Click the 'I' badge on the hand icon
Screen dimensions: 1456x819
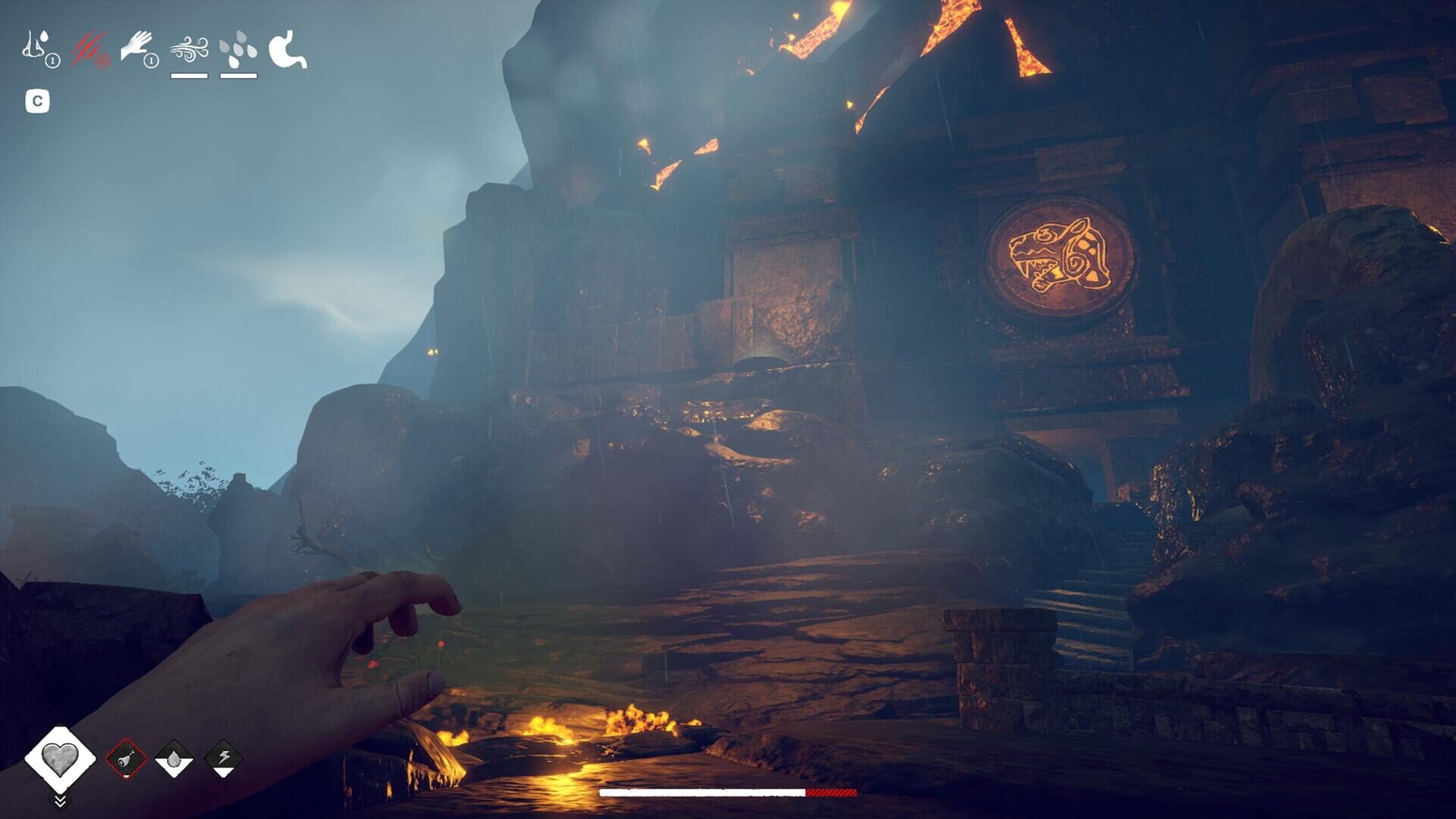152,61
